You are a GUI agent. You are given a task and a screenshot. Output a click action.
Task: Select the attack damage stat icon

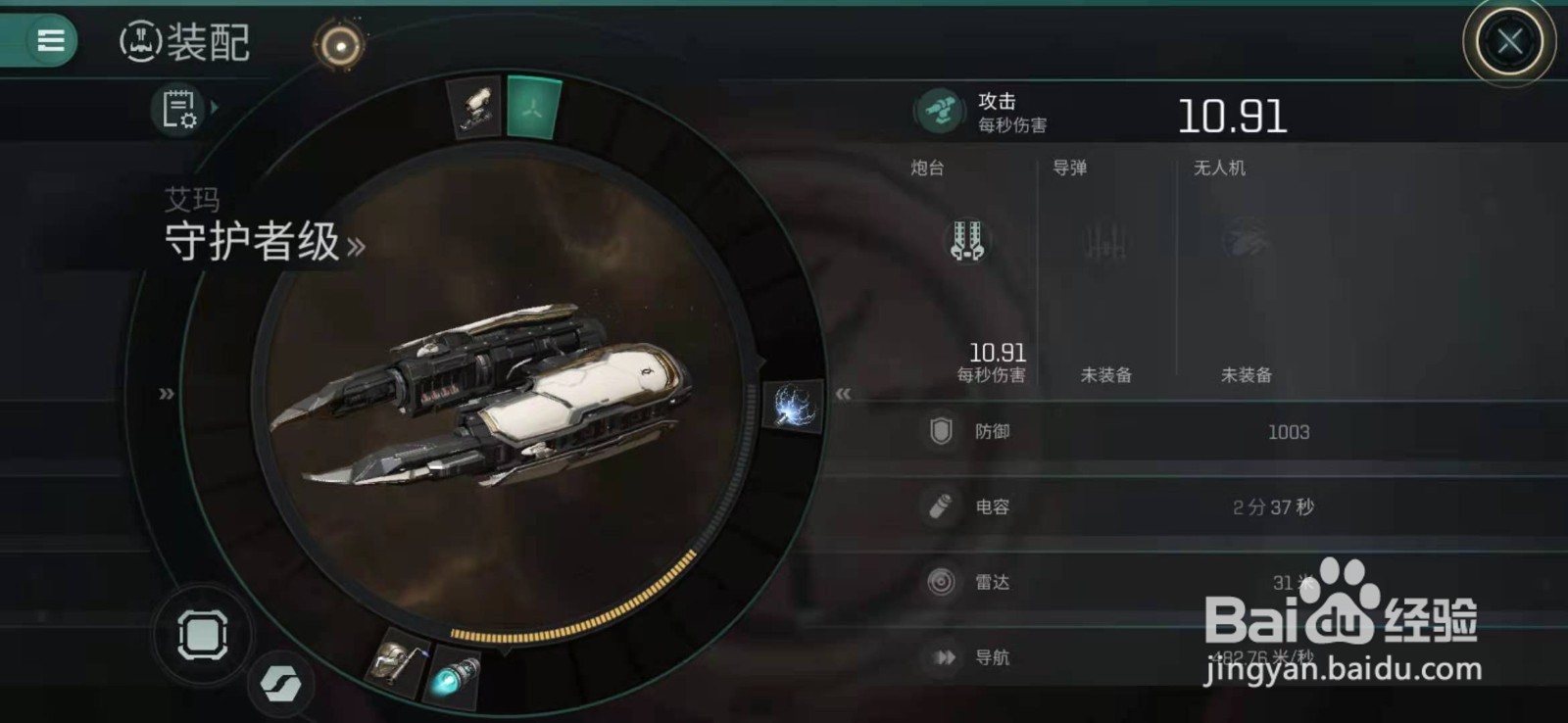[939, 108]
